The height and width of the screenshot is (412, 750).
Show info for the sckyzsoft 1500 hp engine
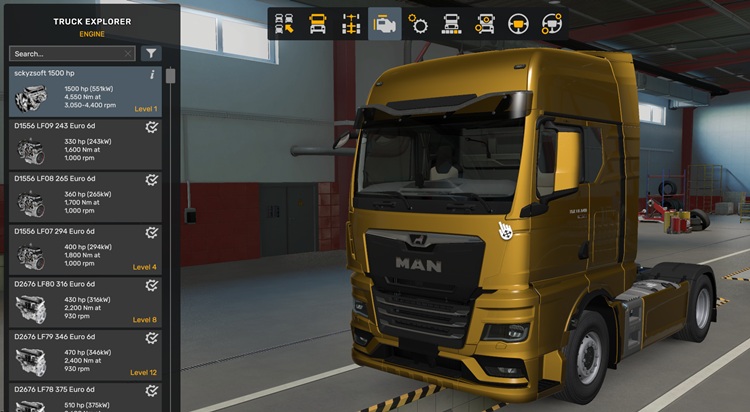click(152, 74)
